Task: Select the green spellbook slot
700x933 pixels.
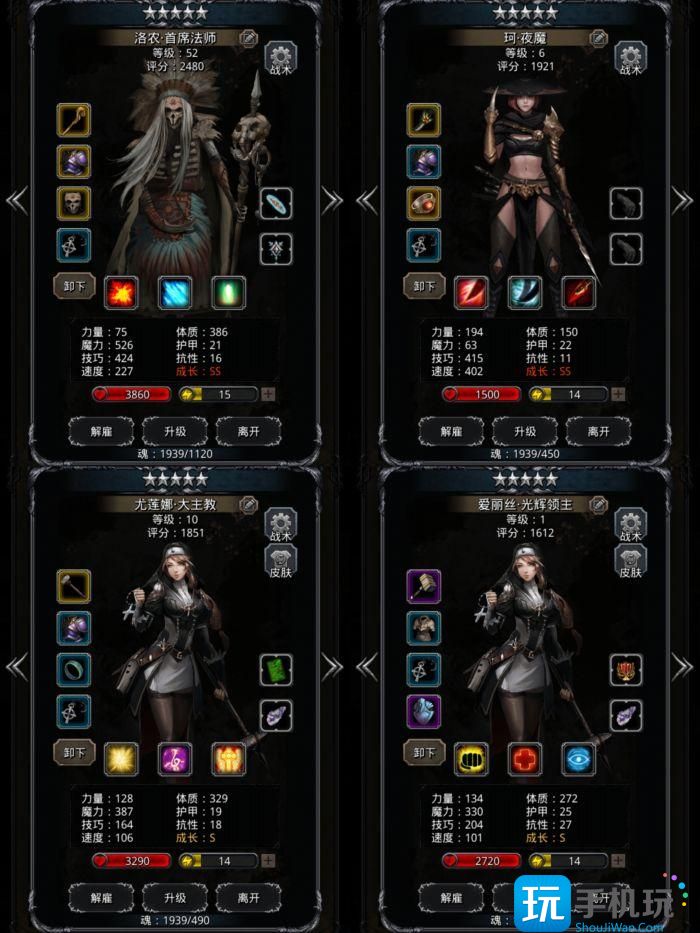Action: click(276, 670)
